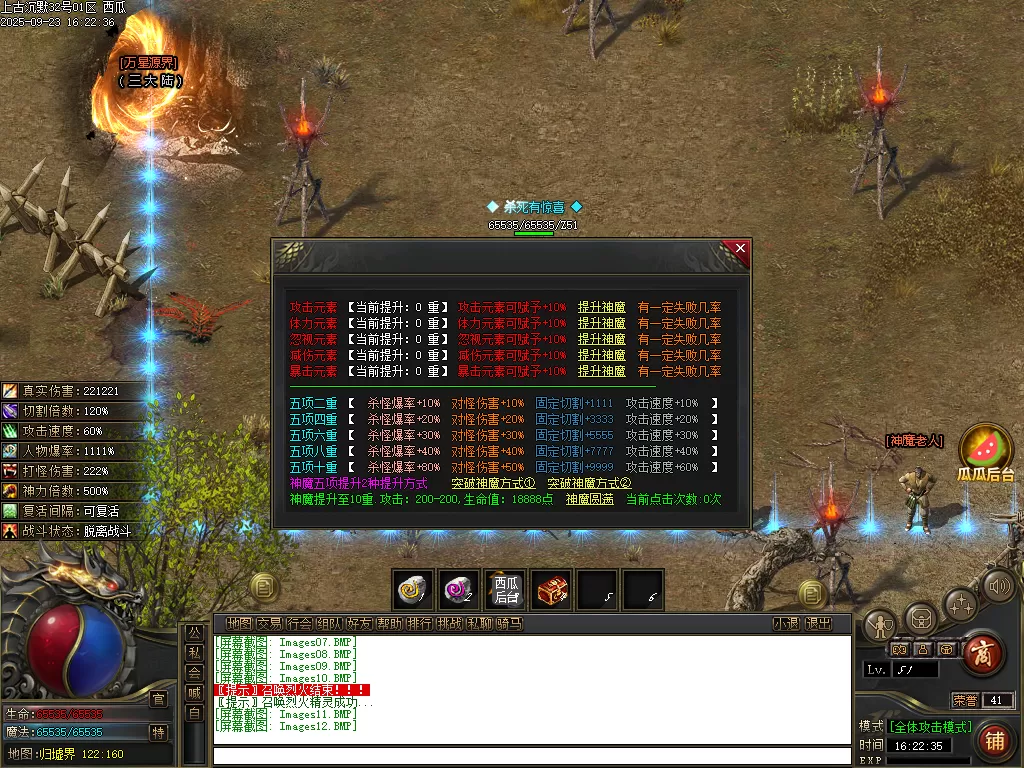The width and height of the screenshot is (1024, 768).
Task: Open the red treasure chest hotbar slot
Action: (551, 591)
